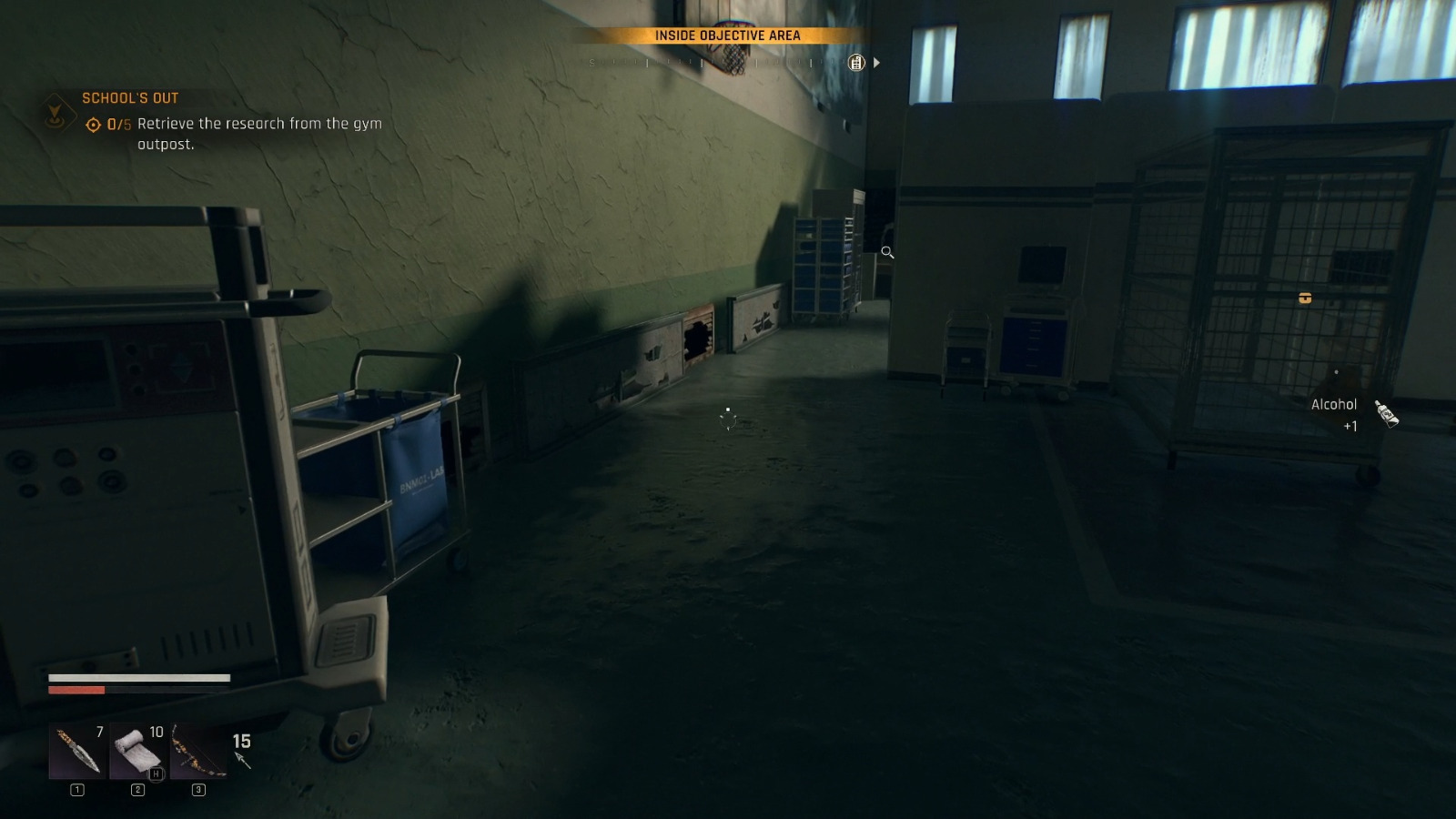Click the INSIDE OBJECTIVE AREA banner
Image resolution: width=1456 pixels, height=819 pixels.
[728, 36]
